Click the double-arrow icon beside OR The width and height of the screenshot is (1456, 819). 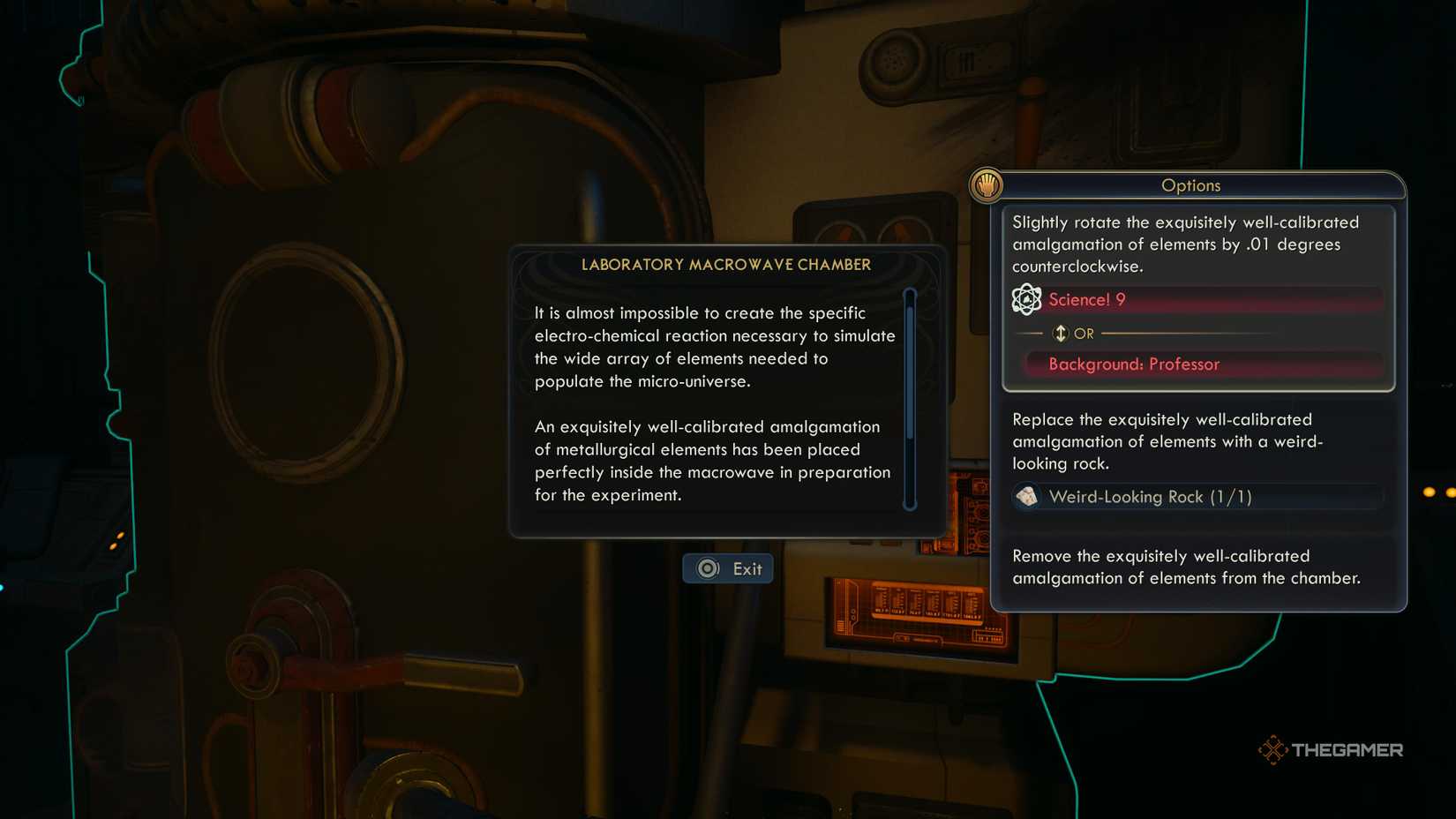pyautogui.click(x=1060, y=333)
